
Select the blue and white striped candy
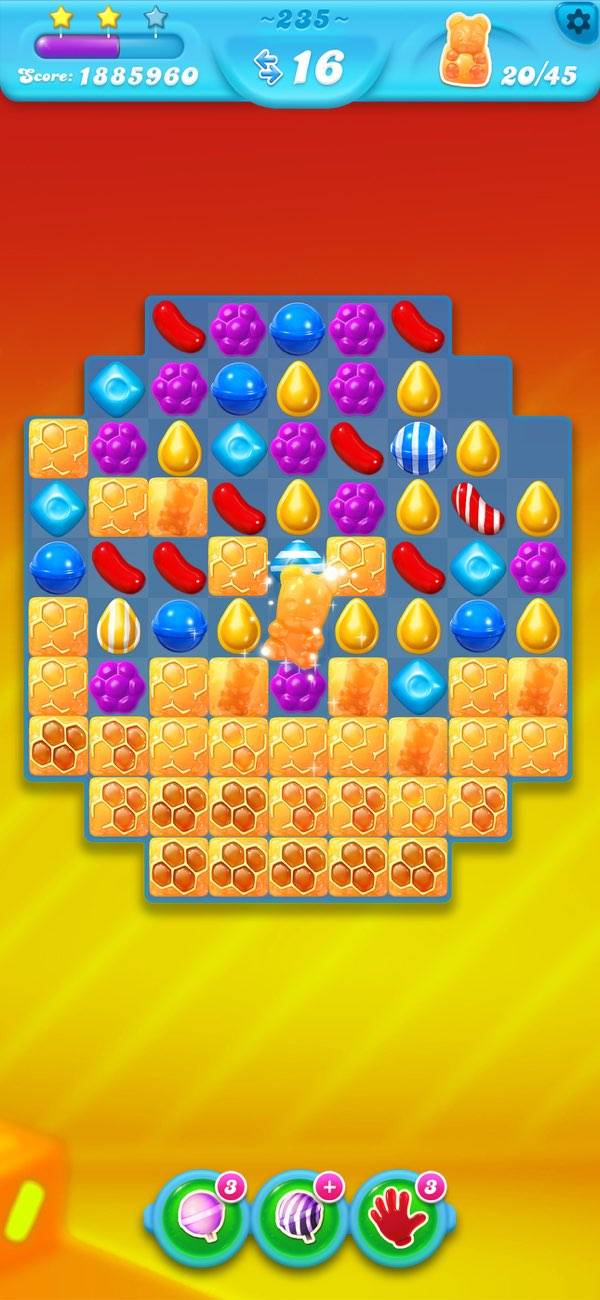(418, 449)
